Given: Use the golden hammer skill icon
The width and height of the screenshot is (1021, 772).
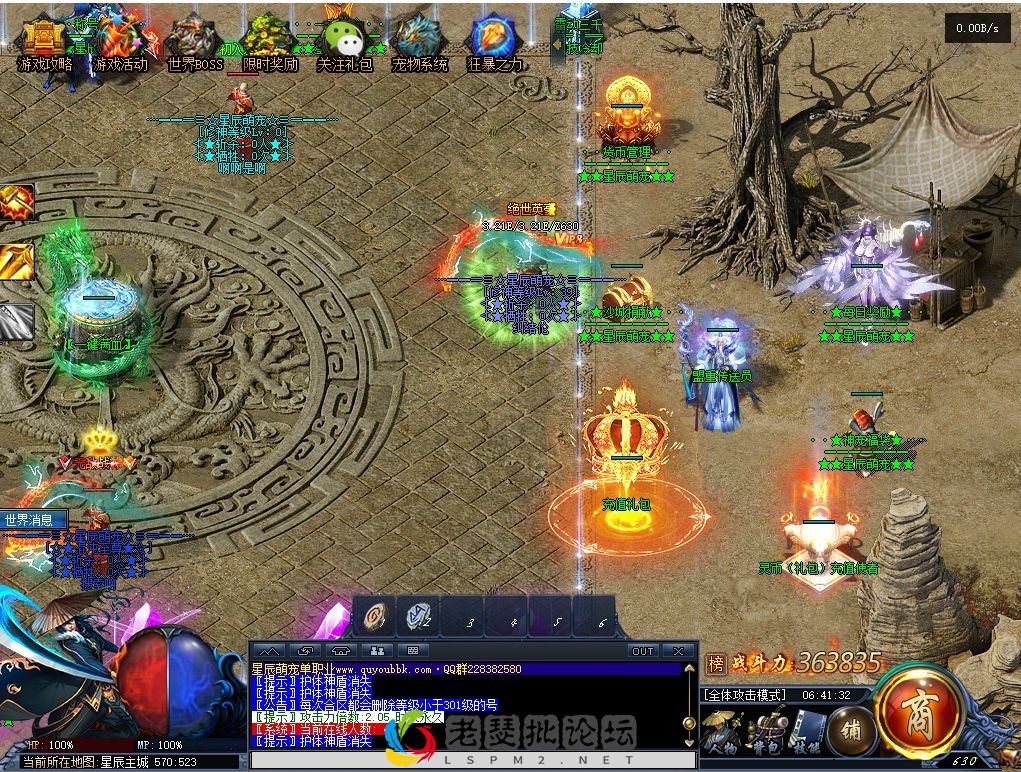Looking at the screenshot, I should (16, 202).
